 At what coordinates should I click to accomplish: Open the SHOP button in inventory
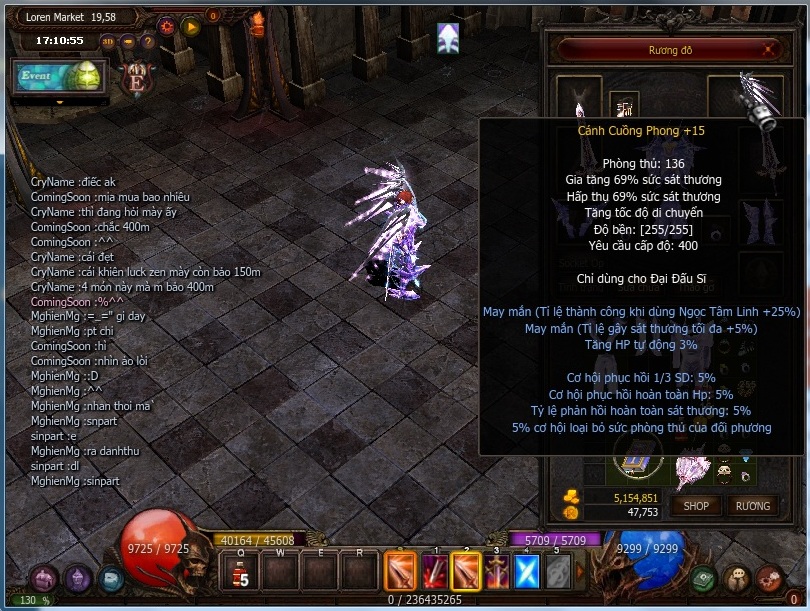pos(696,505)
